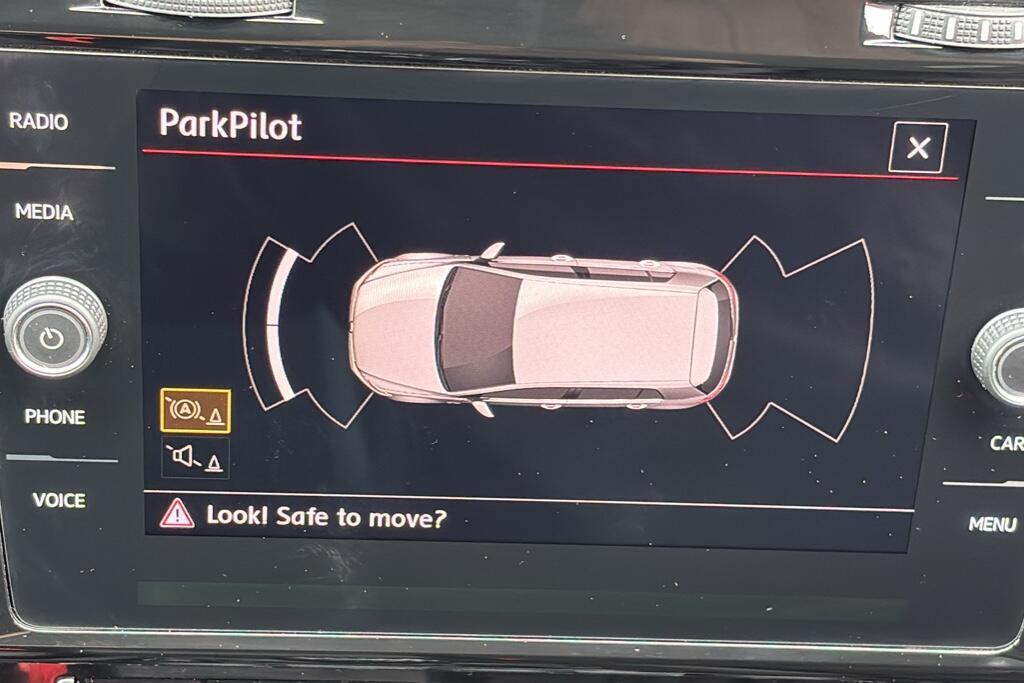Viewport: 1024px width, 683px height.
Task: Switch to the MEDIA function
Action: coord(44,212)
